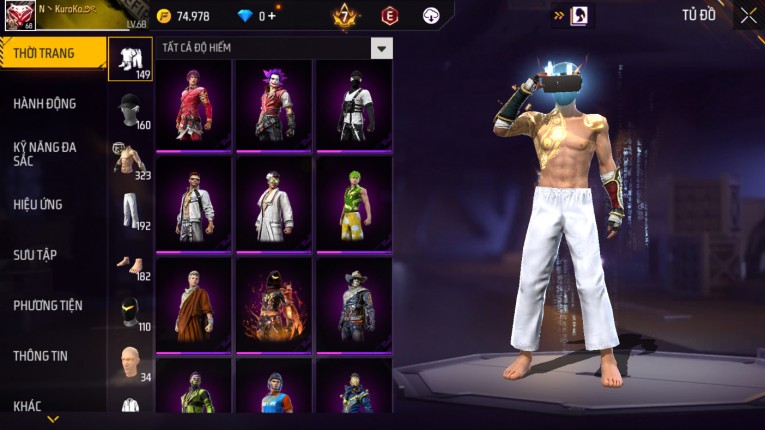Select the bald head category with 34 items

[130, 362]
